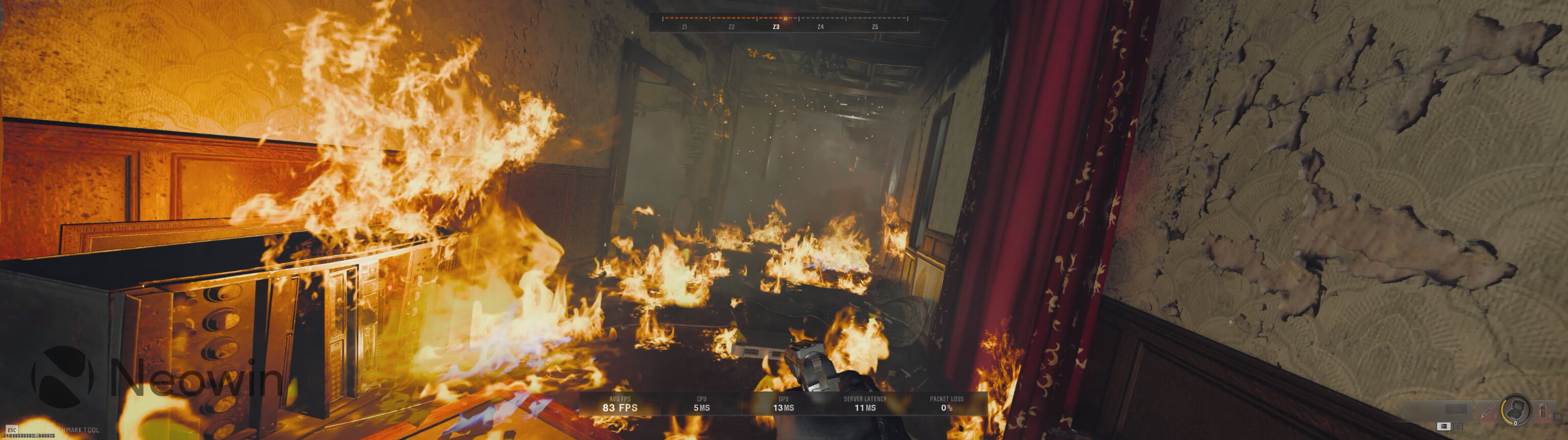Select the Z1 zone label on the benchmark bar
This screenshot has width=1568, height=440.
click(x=684, y=28)
